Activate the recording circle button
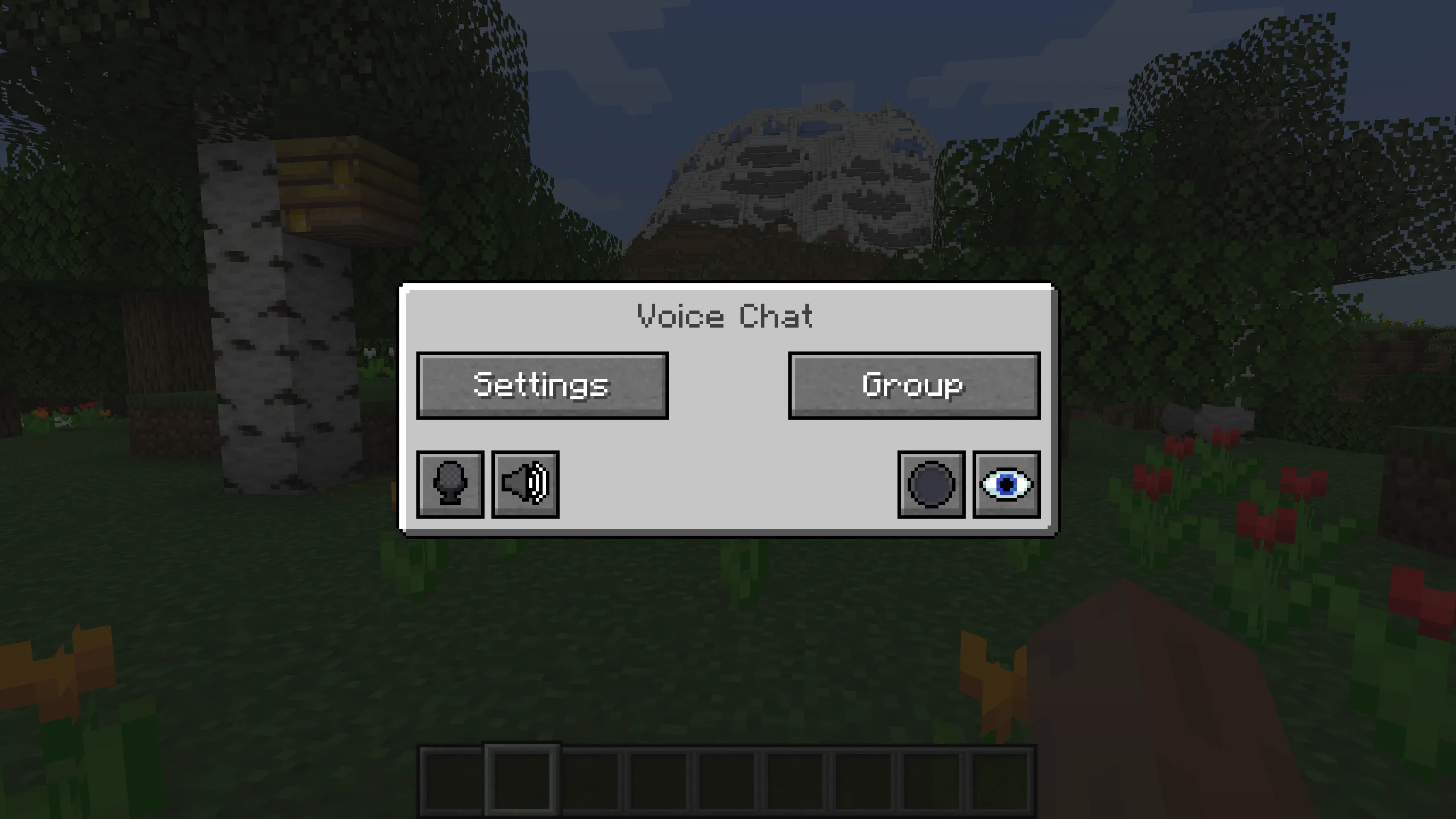 click(931, 485)
